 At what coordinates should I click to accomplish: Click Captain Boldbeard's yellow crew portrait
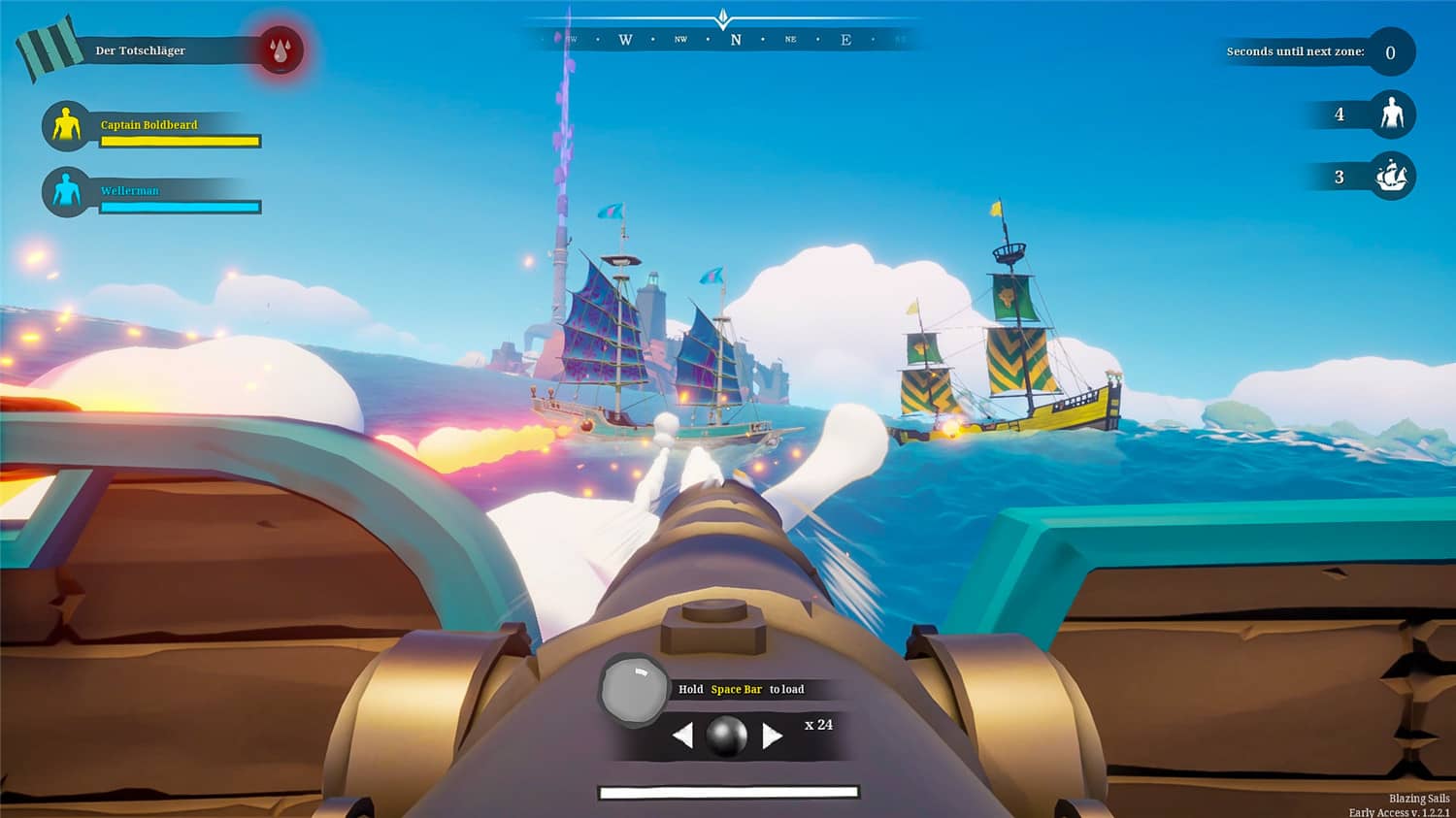[x=66, y=126]
